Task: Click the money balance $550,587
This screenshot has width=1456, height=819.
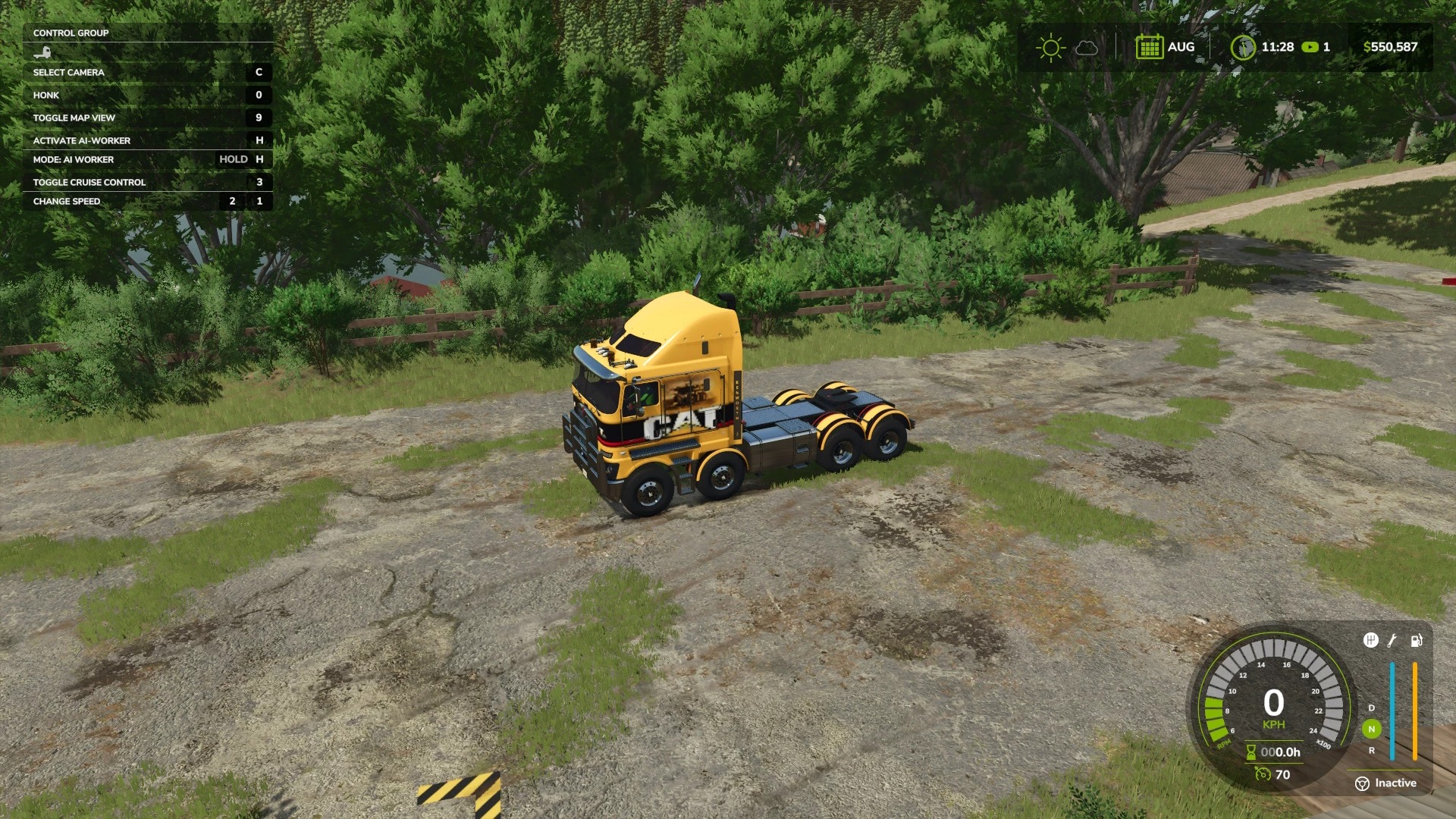Action: [x=1392, y=46]
